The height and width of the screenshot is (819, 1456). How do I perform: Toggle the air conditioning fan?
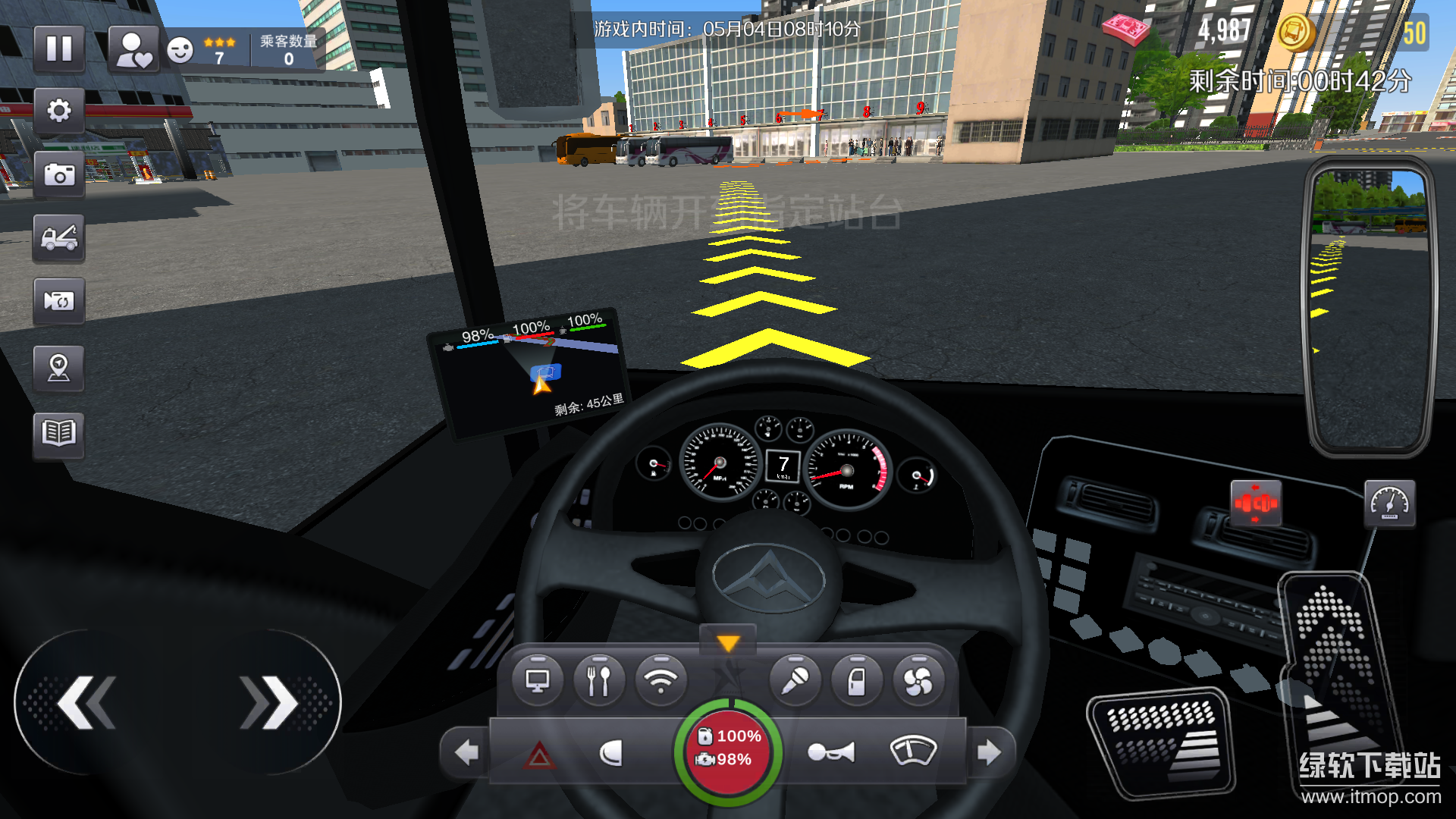918,681
